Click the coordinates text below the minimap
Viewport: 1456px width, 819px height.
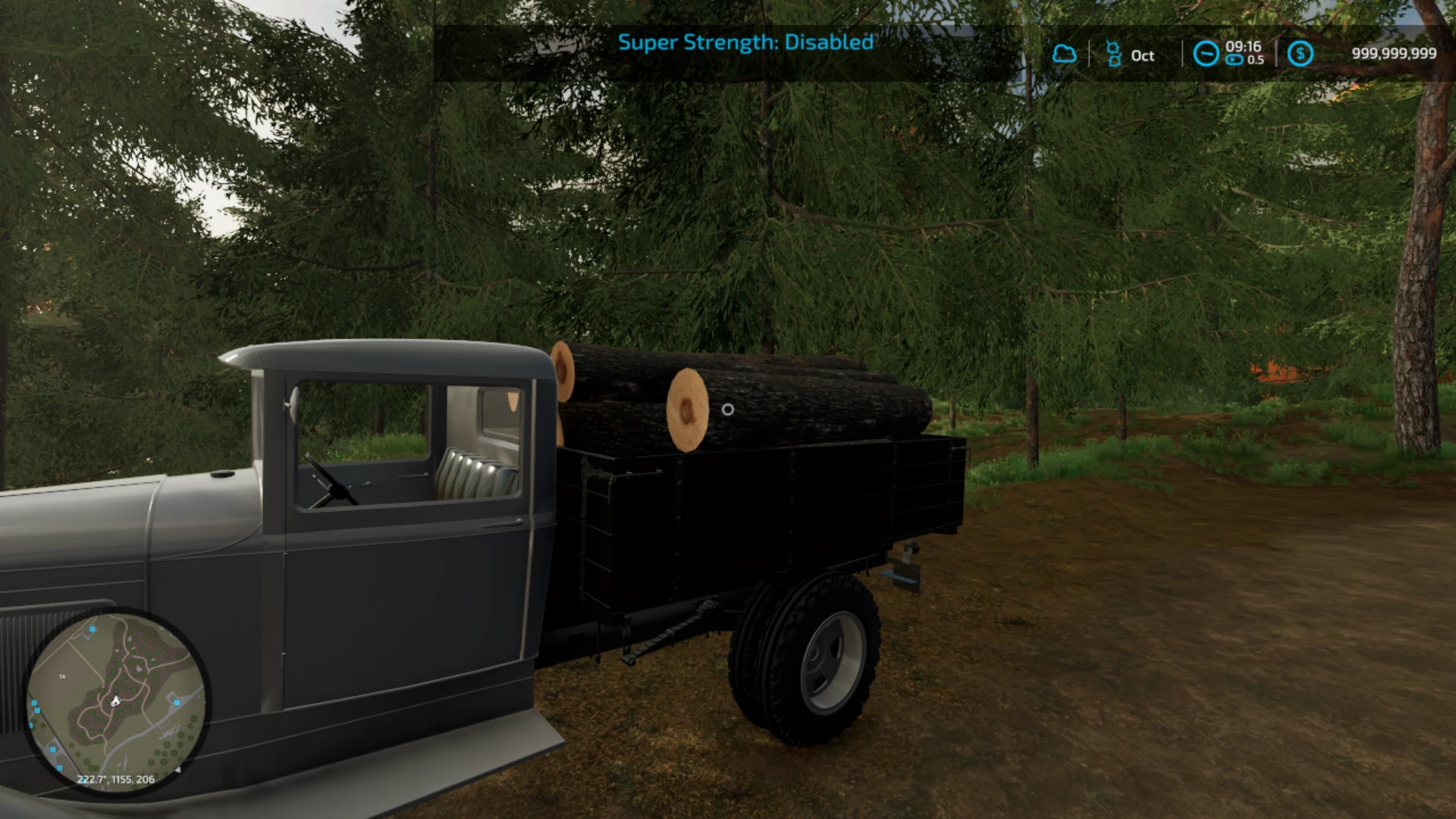[116, 778]
